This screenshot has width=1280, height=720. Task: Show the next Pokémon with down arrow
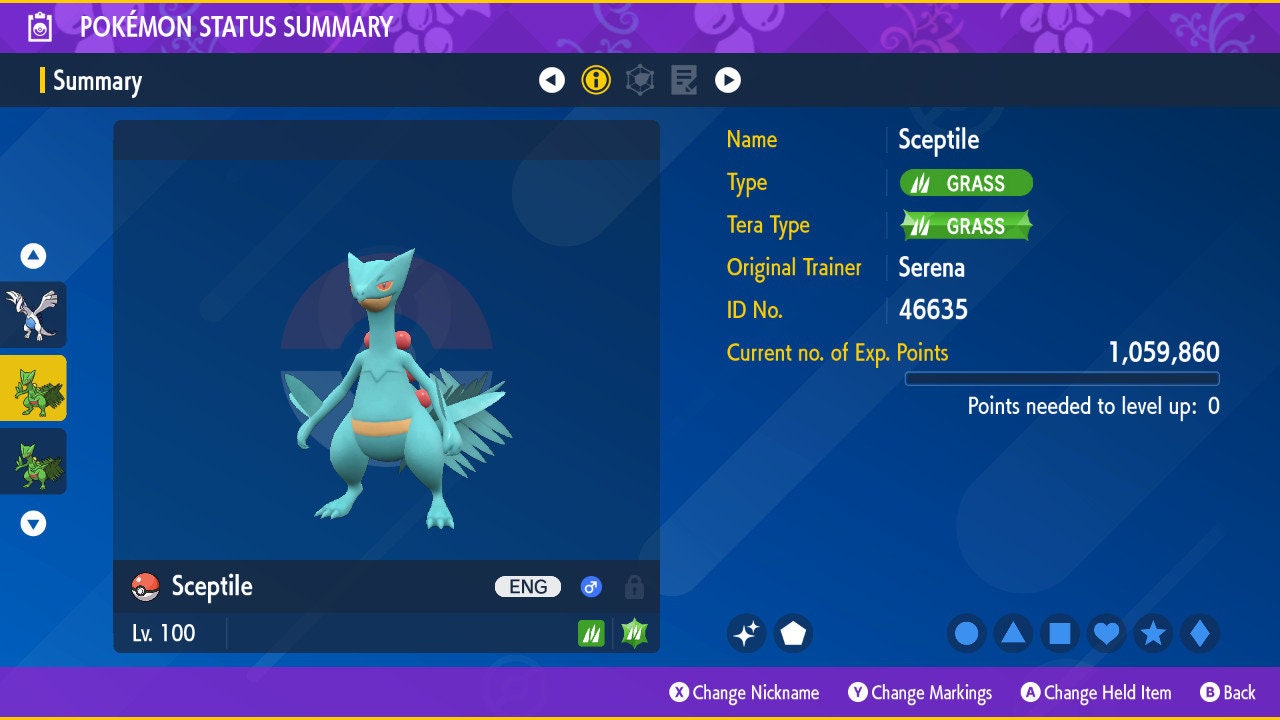[33, 523]
